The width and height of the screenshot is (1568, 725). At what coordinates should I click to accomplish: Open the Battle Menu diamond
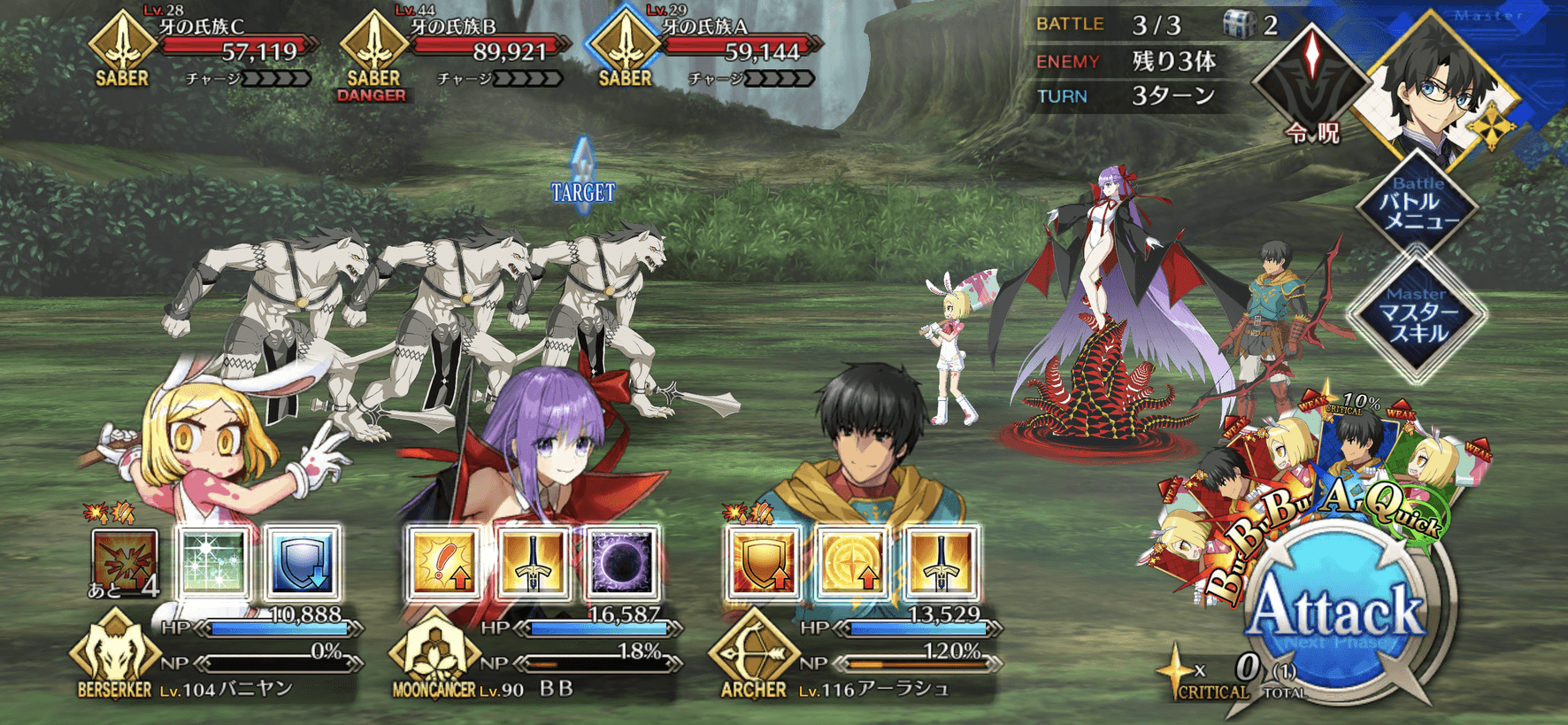tap(1417, 204)
